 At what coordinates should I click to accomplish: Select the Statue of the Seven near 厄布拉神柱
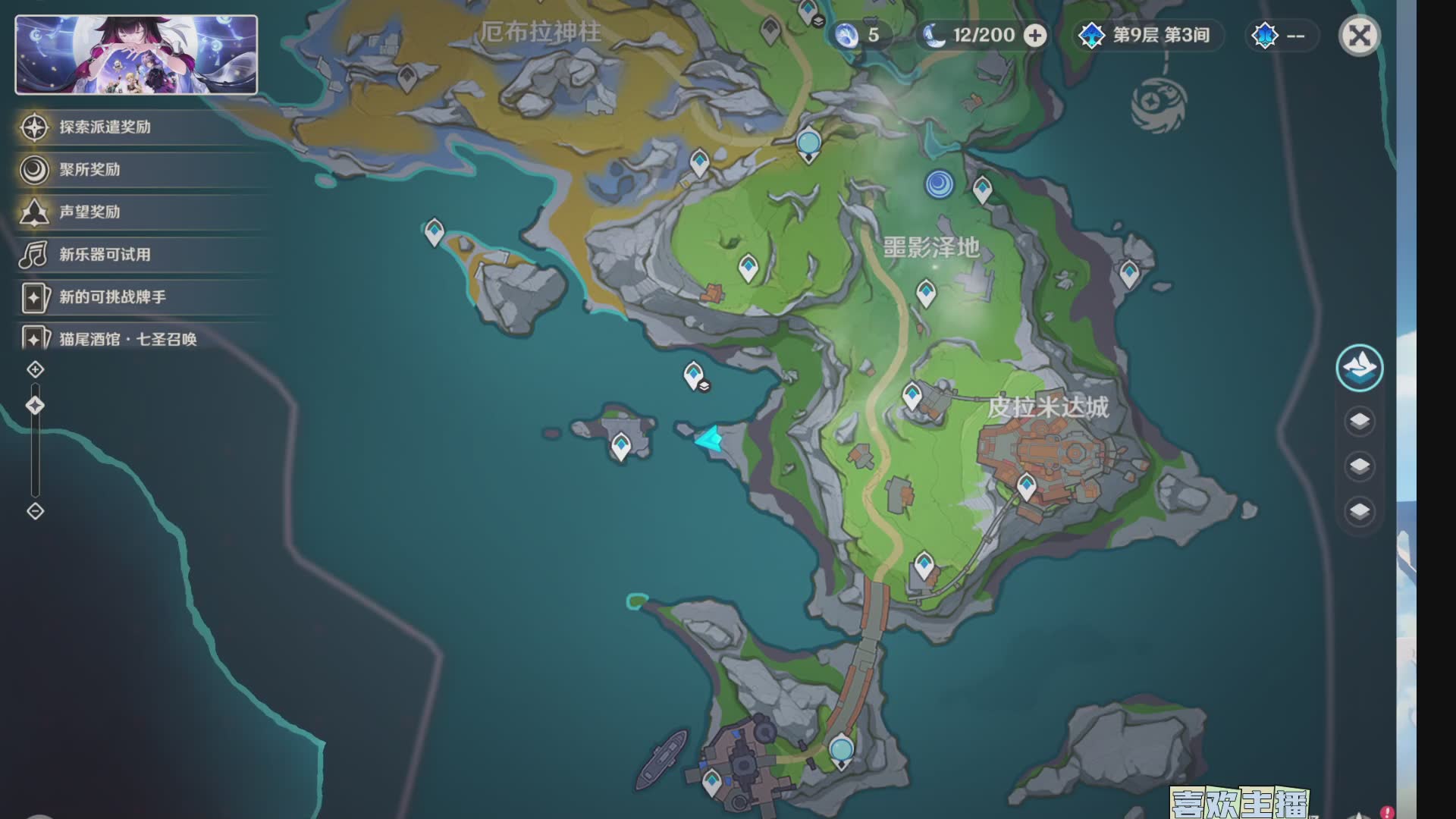click(x=809, y=144)
